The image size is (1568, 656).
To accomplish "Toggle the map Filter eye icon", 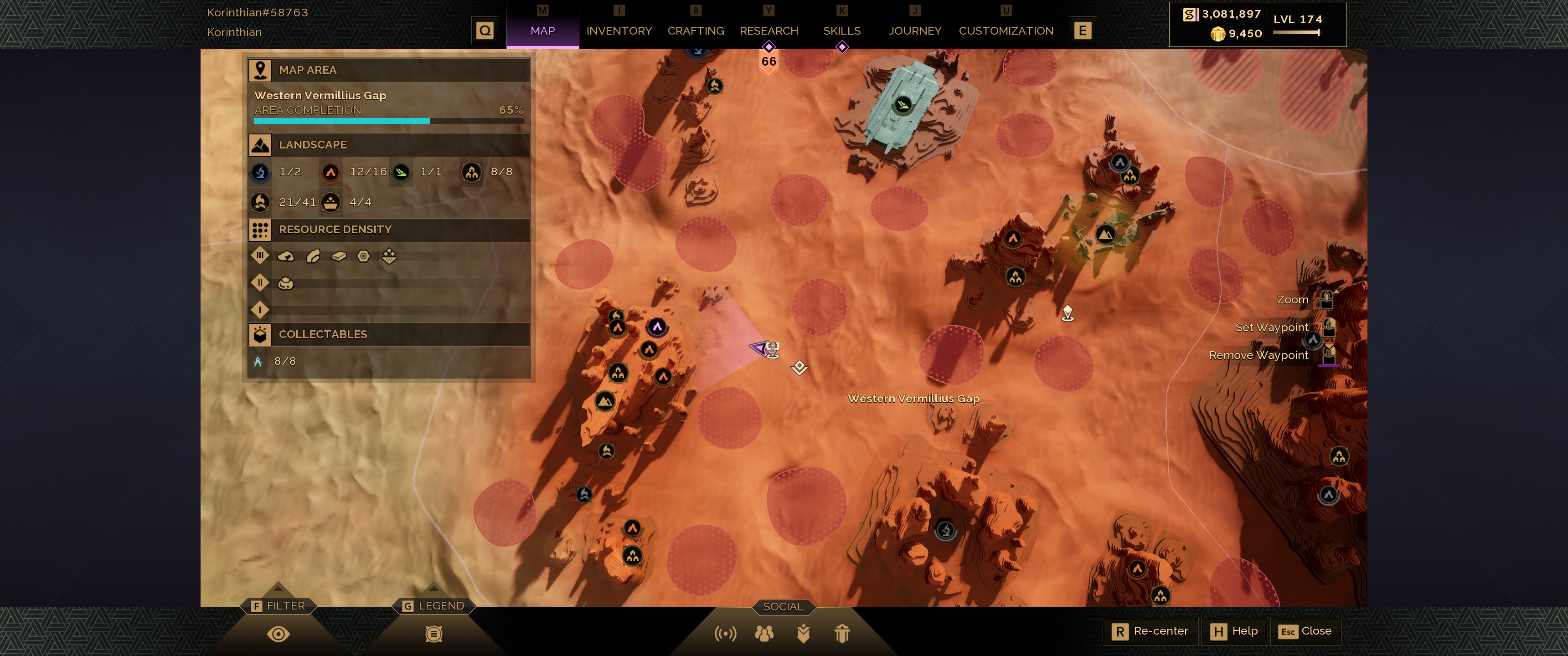I will point(278,634).
